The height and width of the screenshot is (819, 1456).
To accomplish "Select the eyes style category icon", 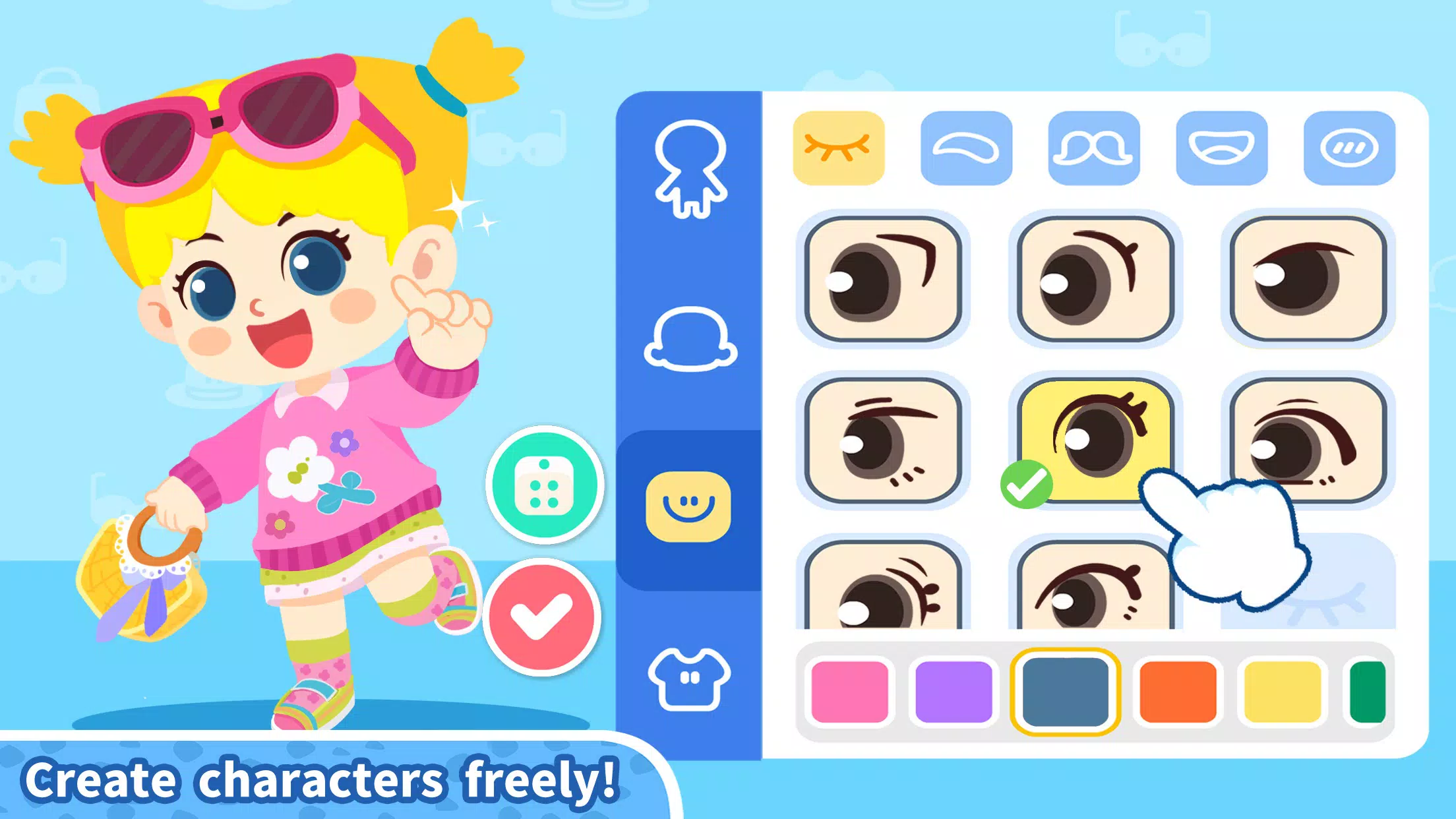I will coord(837,147).
